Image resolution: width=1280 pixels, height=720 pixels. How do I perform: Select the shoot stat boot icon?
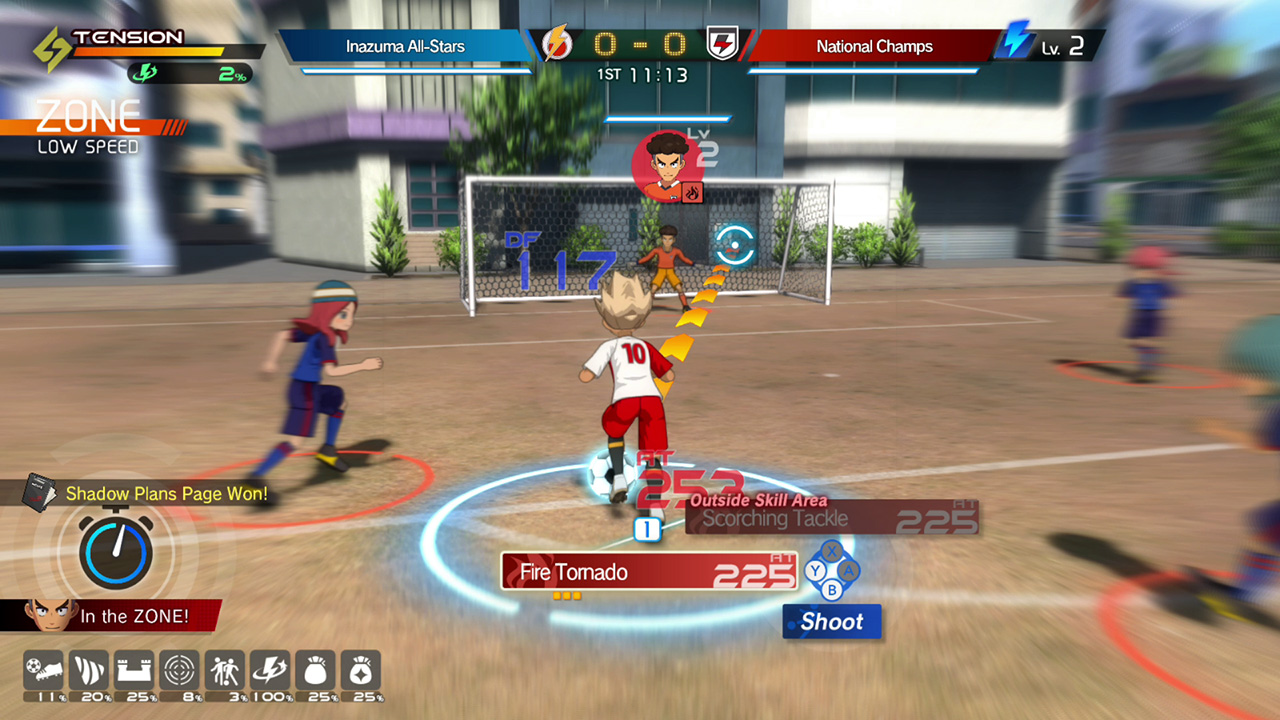coord(42,668)
